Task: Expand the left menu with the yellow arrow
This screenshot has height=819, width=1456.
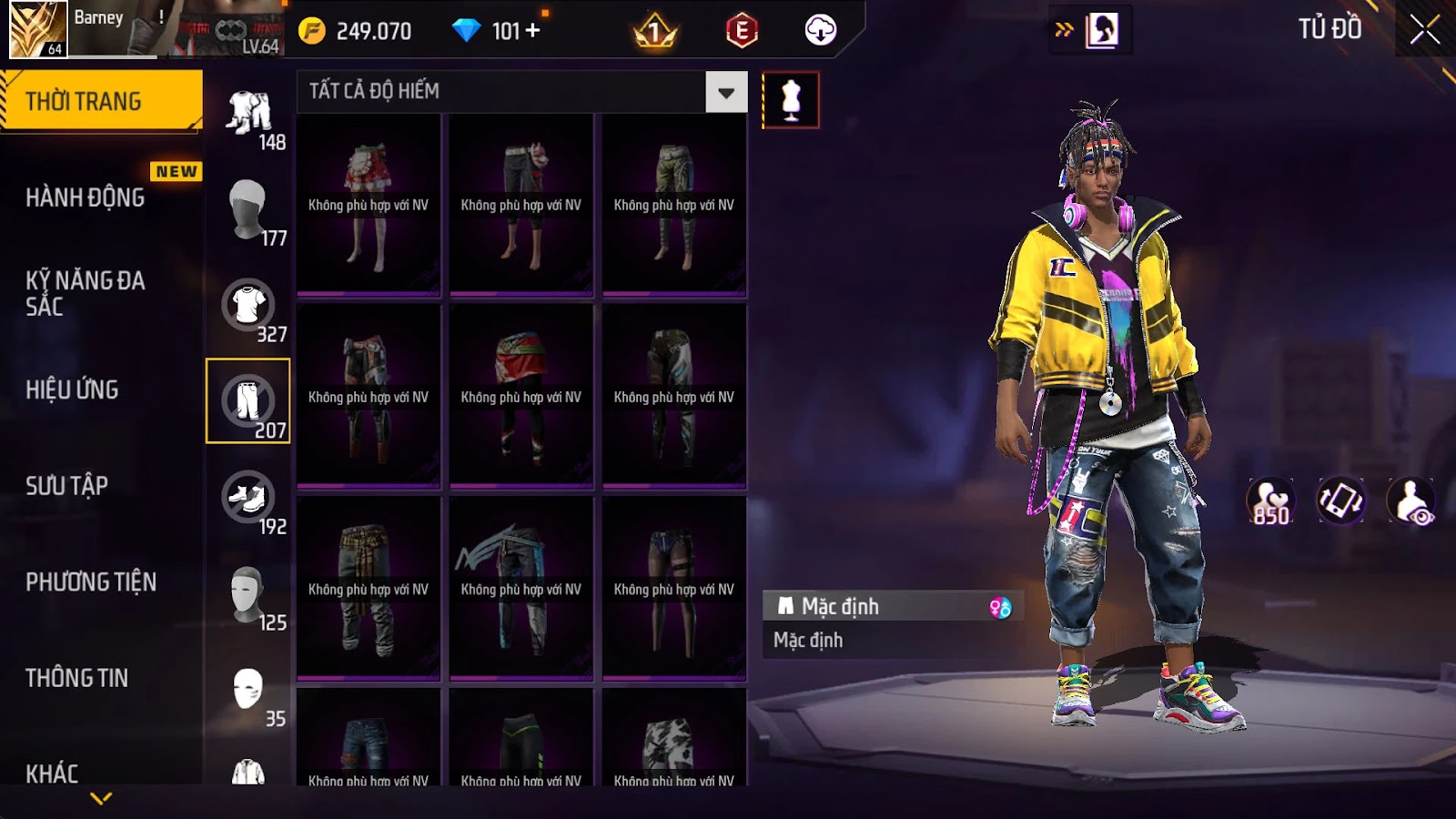Action: (x=101, y=798)
